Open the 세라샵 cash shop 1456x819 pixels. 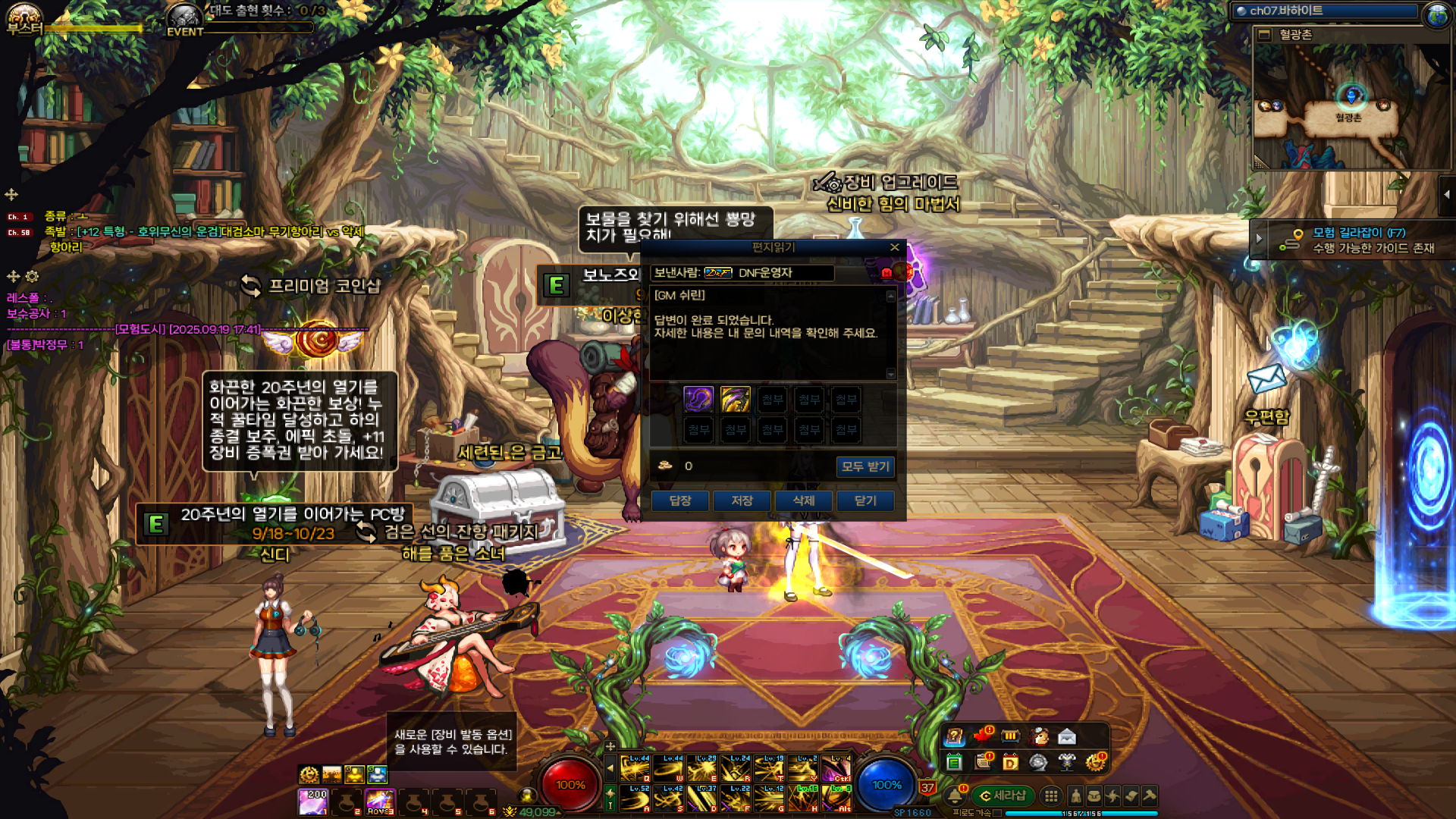1003,795
